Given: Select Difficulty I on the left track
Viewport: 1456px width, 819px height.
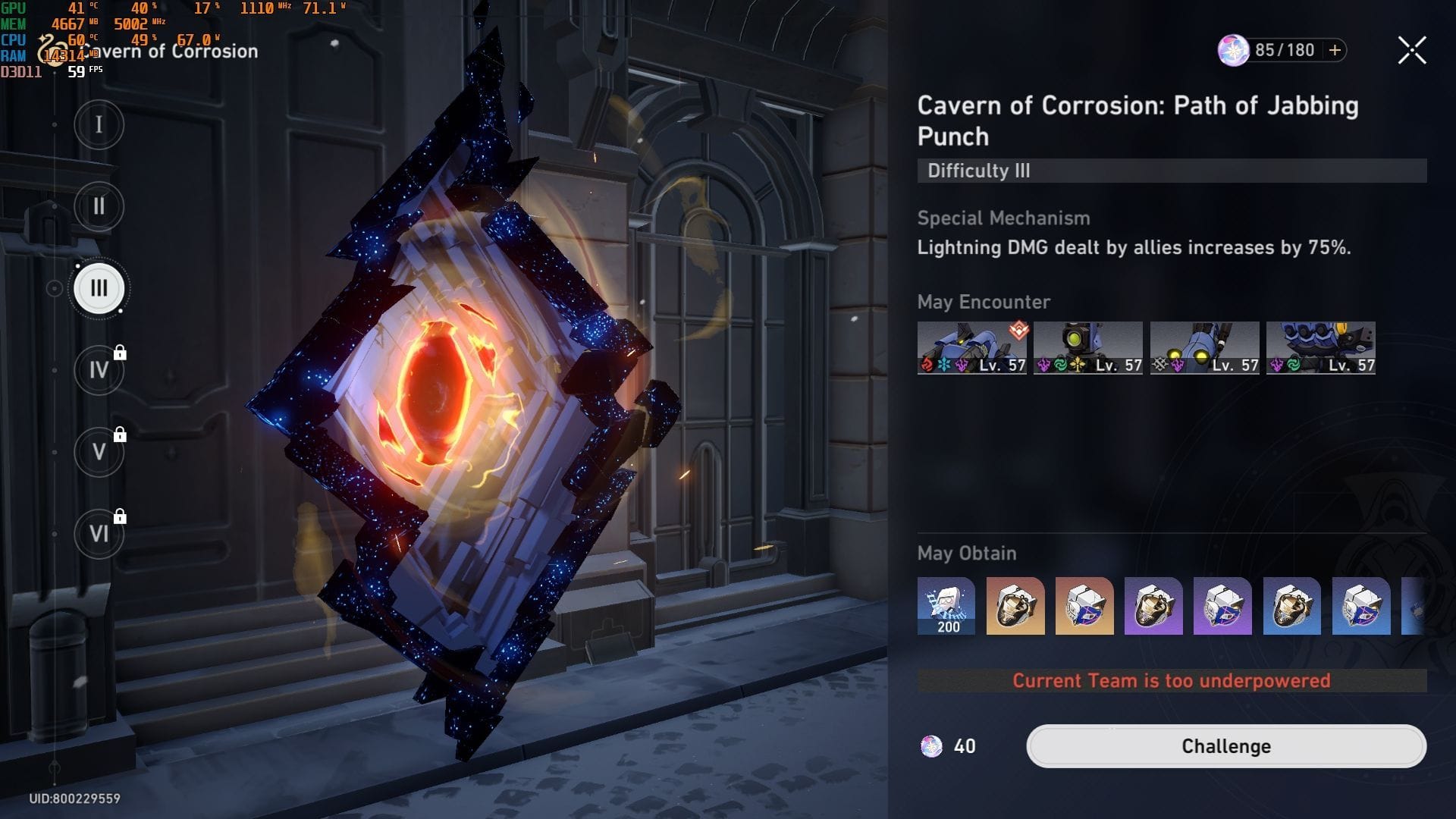Looking at the screenshot, I should coord(99,125).
